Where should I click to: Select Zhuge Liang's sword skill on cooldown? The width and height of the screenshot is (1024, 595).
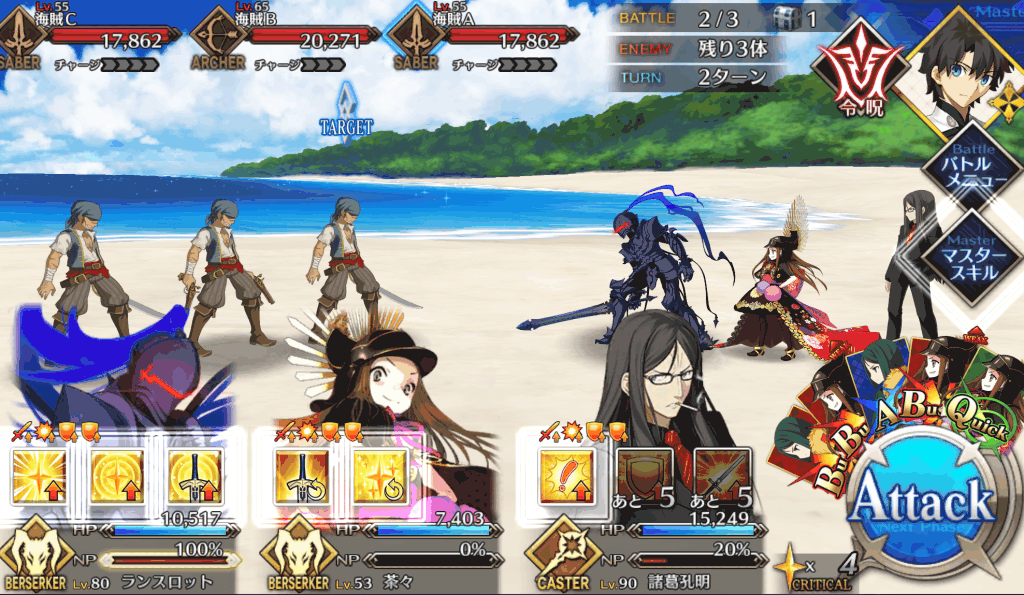point(719,476)
